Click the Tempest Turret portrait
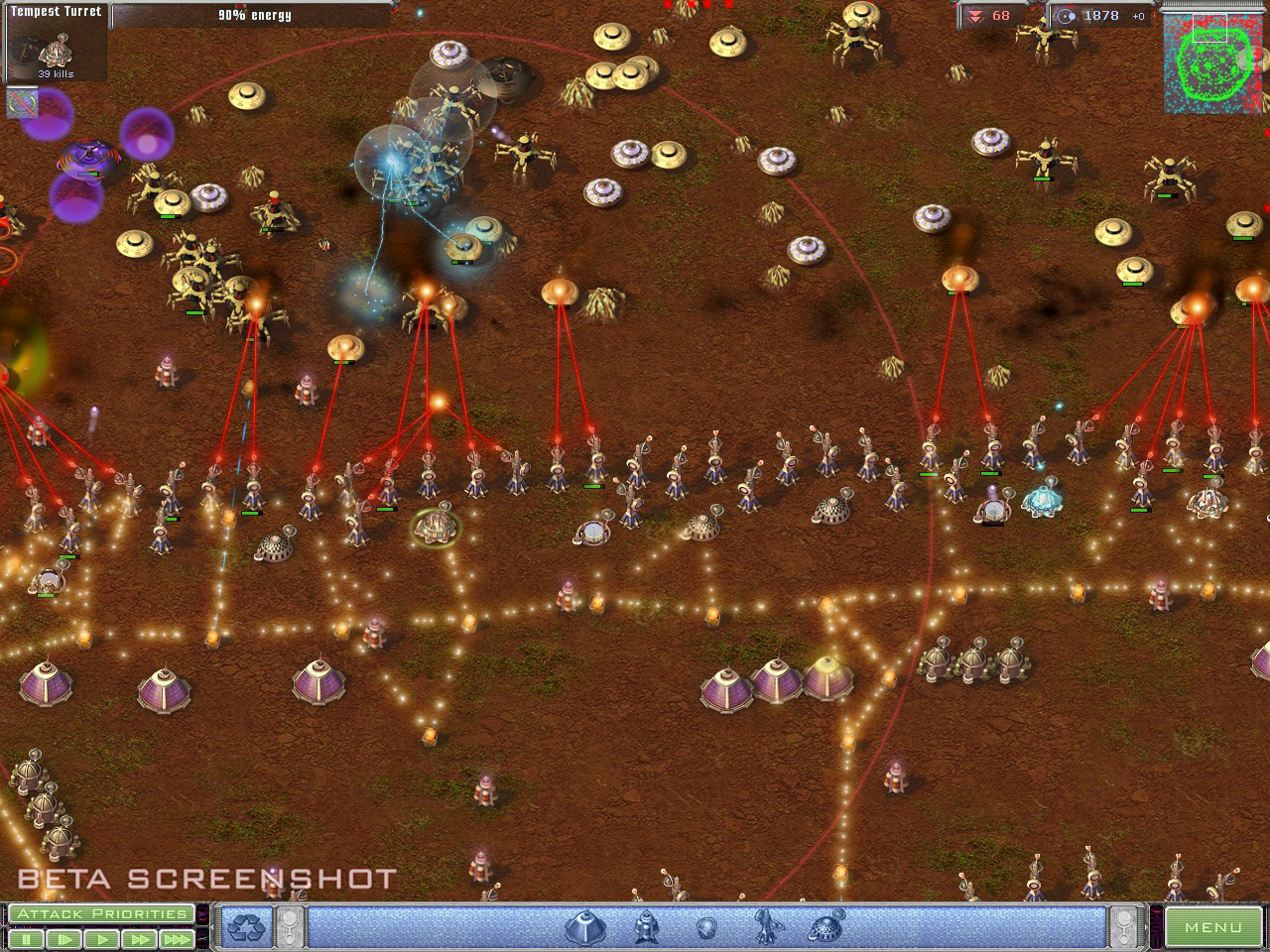The height and width of the screenshot is (952, 1270). (55, 45)
